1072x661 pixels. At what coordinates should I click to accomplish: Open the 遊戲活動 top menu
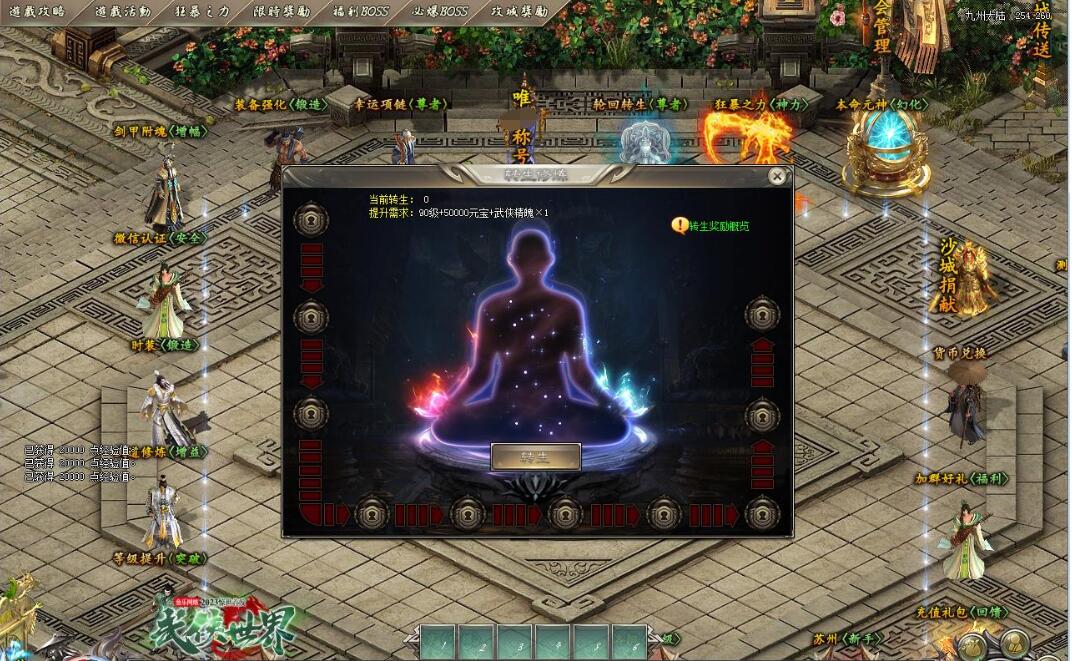pos(123,12)
